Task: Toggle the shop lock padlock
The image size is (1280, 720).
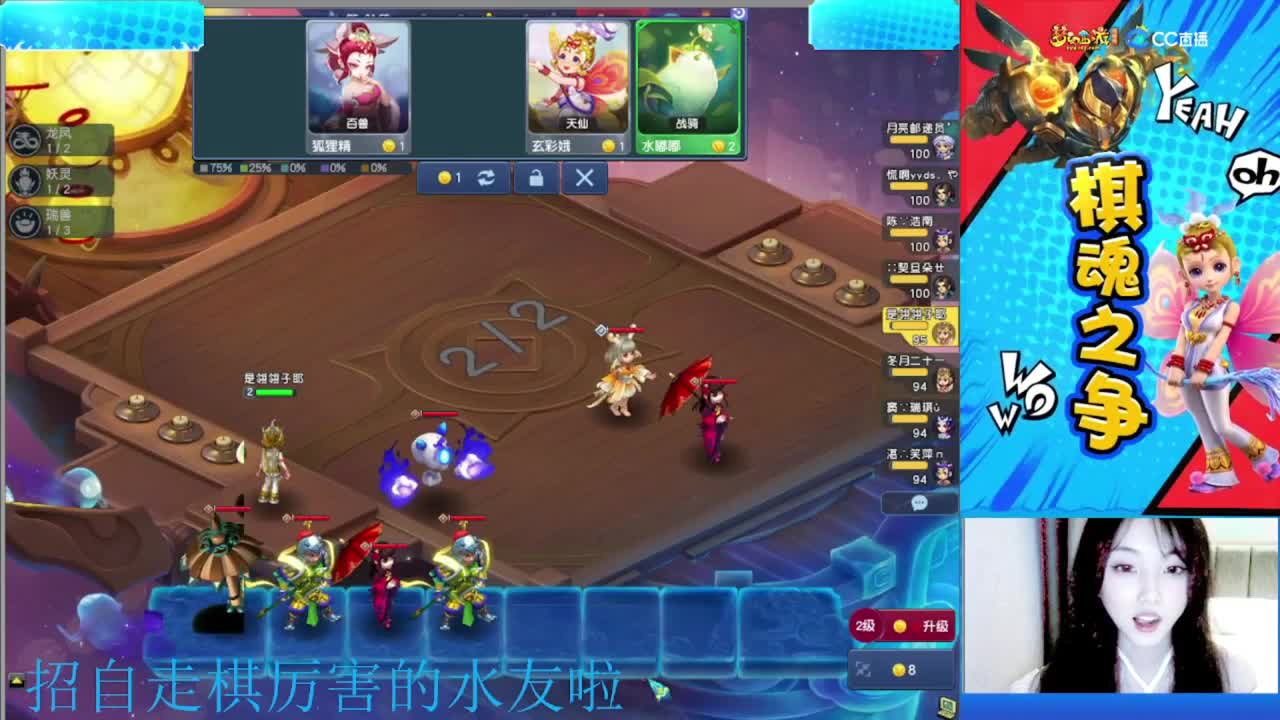Action: click(537, 178)
